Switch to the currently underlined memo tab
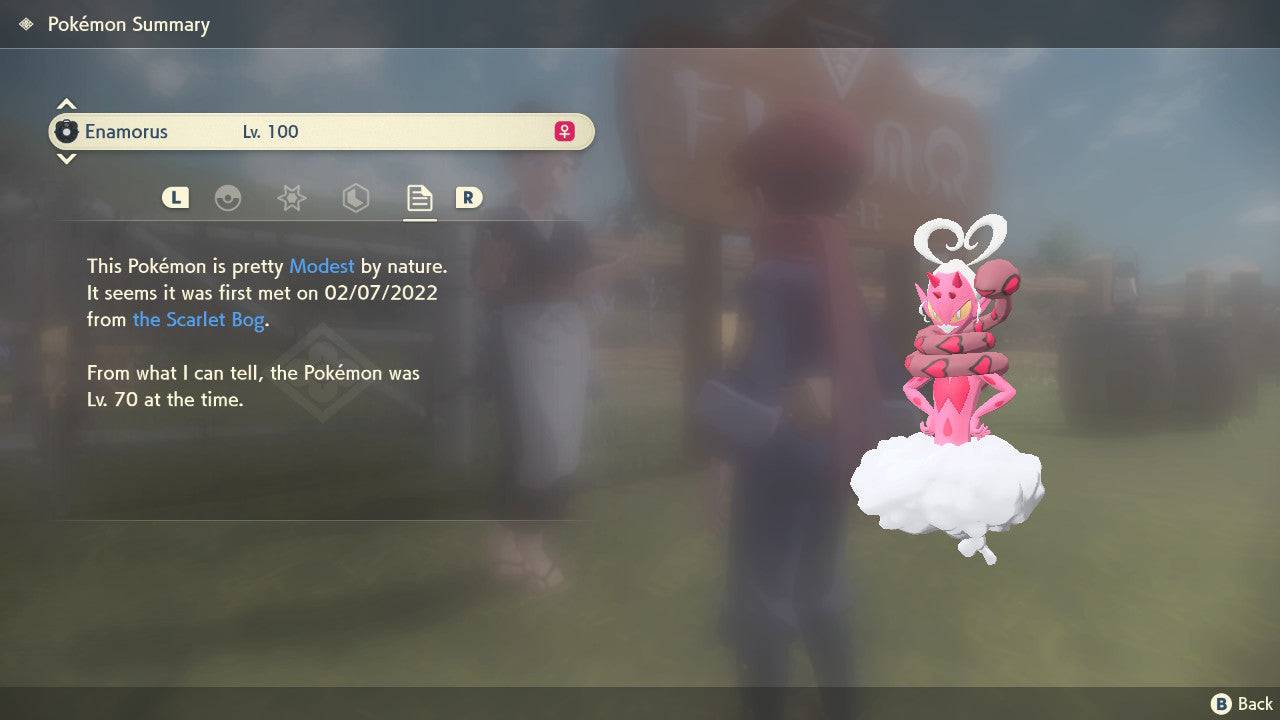This screenshot has height=720, width=1280. click(419, 198)
